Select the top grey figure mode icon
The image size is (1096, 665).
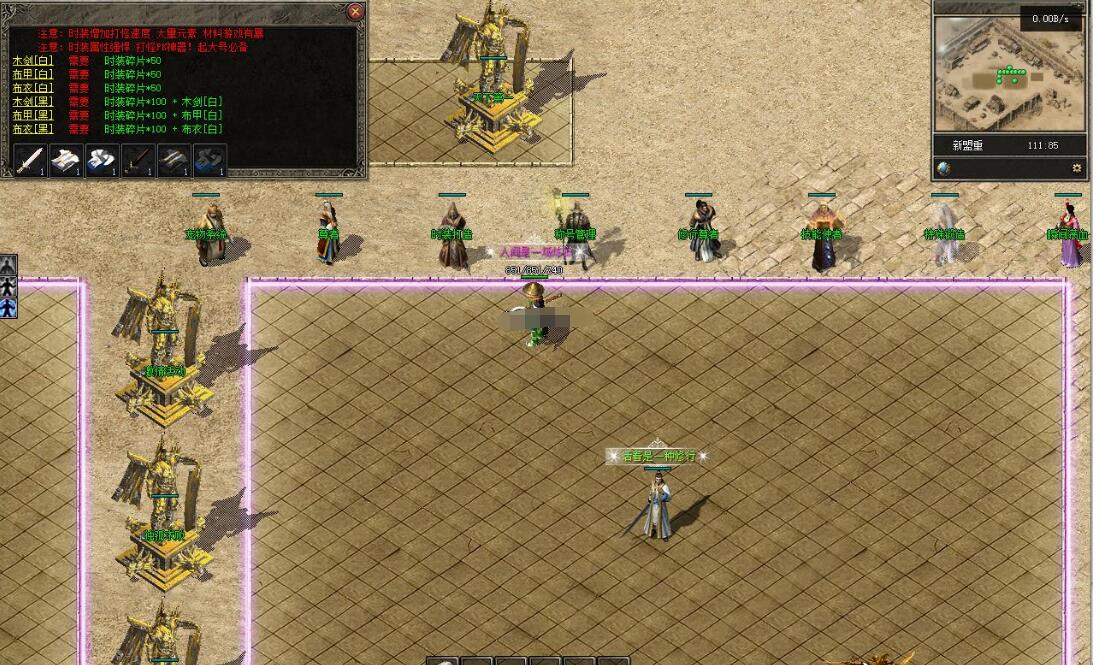8,265
